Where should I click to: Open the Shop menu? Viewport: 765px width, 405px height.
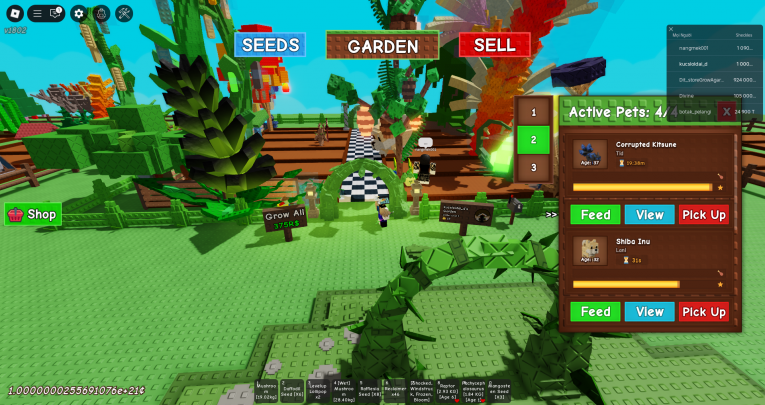click(33, 214)
